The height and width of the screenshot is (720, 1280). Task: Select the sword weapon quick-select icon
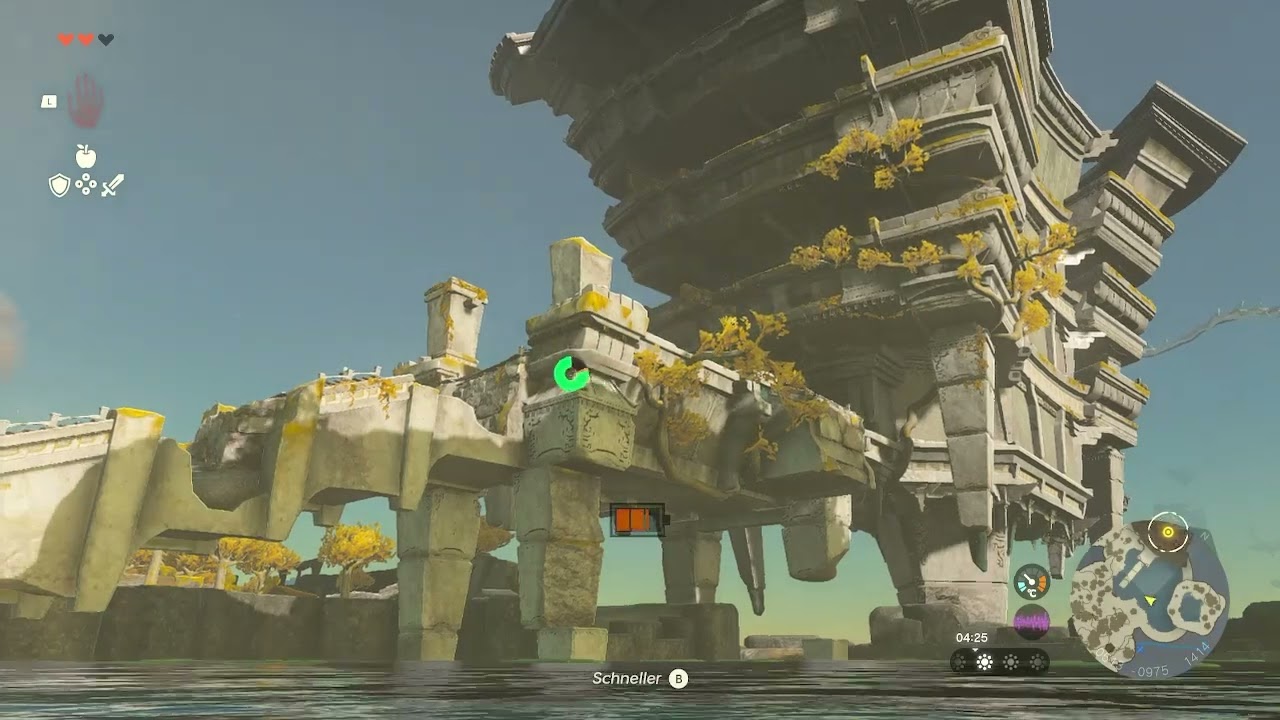coord(112,185)
